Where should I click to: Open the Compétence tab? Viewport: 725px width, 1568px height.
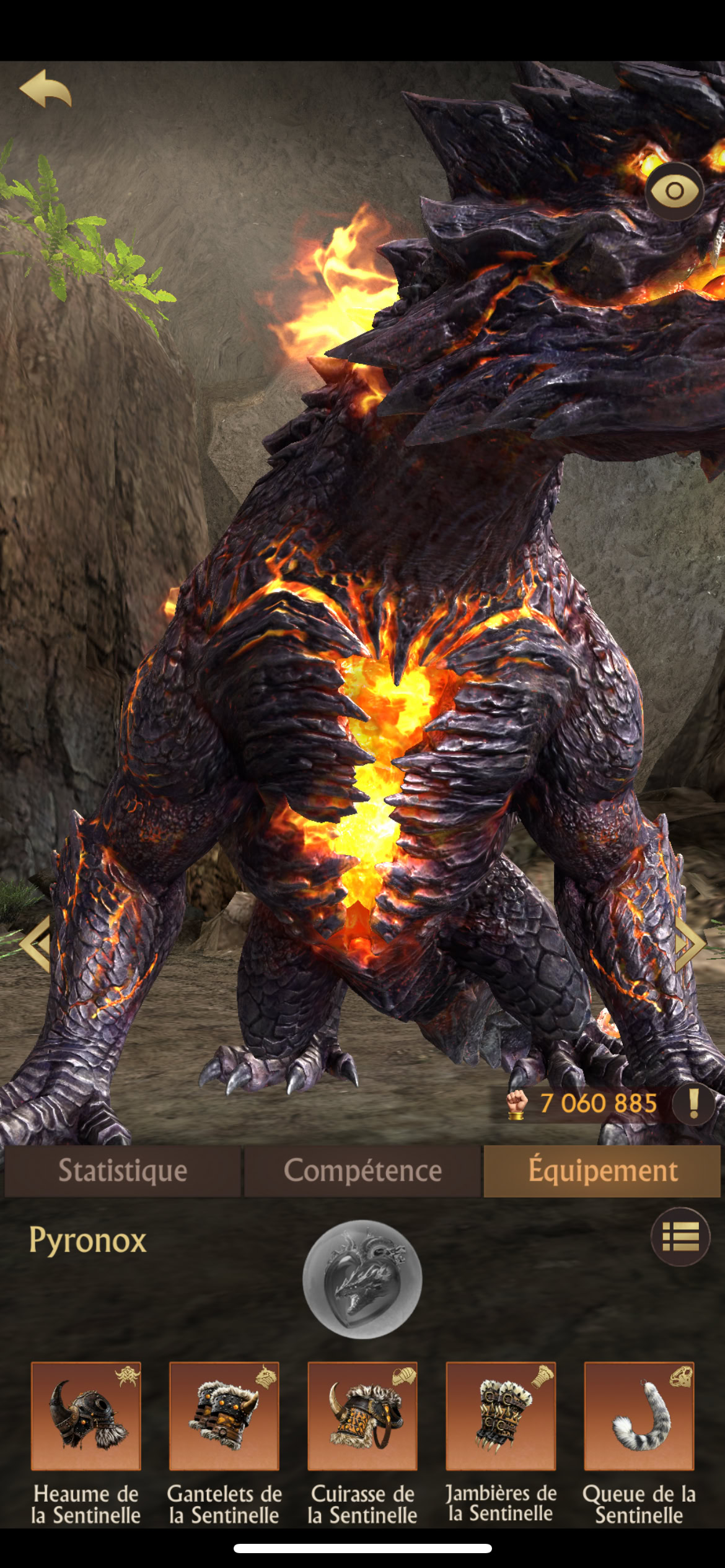[362, 1170]
